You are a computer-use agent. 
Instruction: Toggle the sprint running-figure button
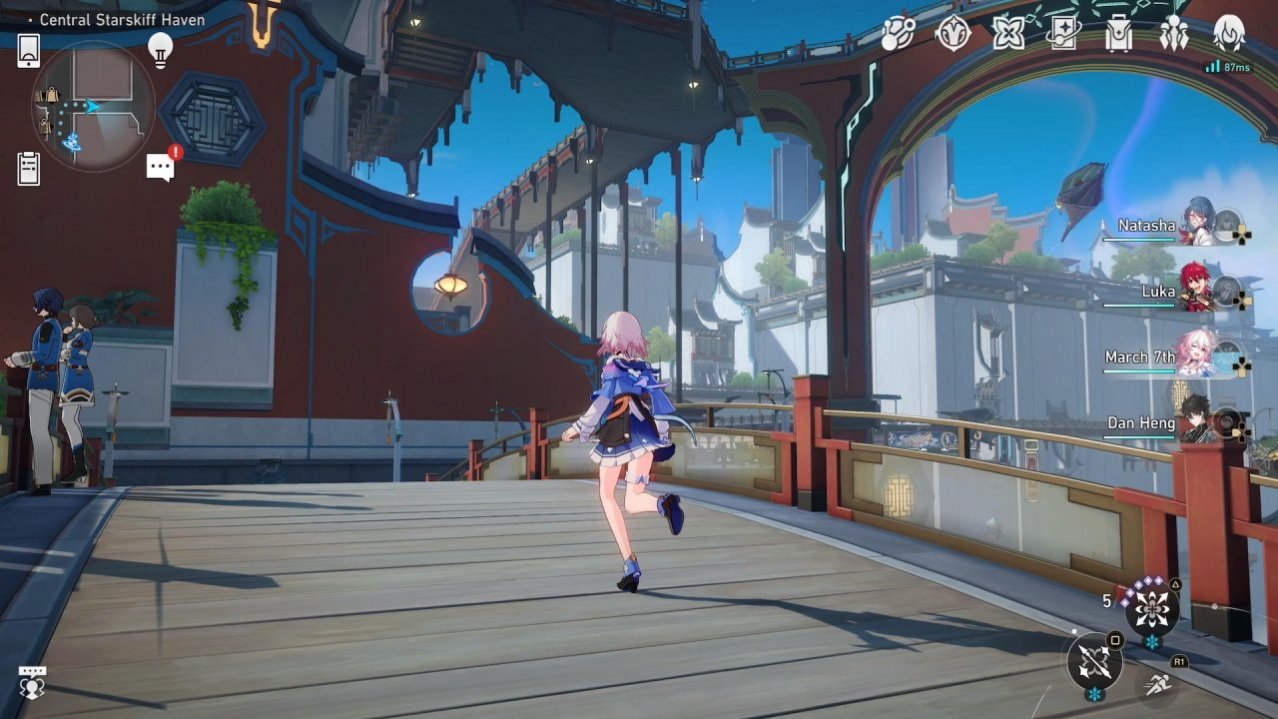tap(1157, 685)
